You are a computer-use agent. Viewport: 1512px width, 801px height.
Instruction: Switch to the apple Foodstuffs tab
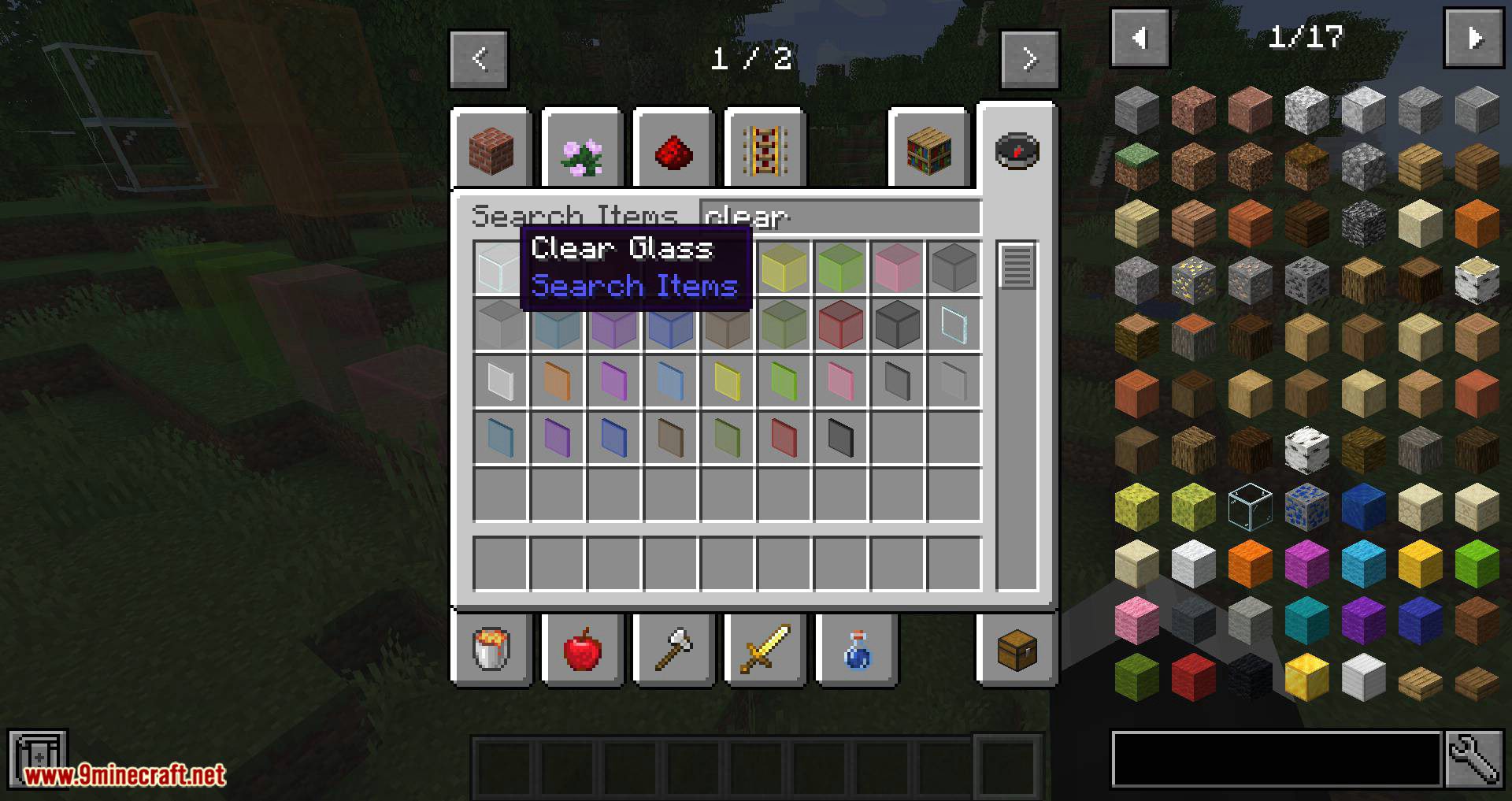(x=583, y=650)
